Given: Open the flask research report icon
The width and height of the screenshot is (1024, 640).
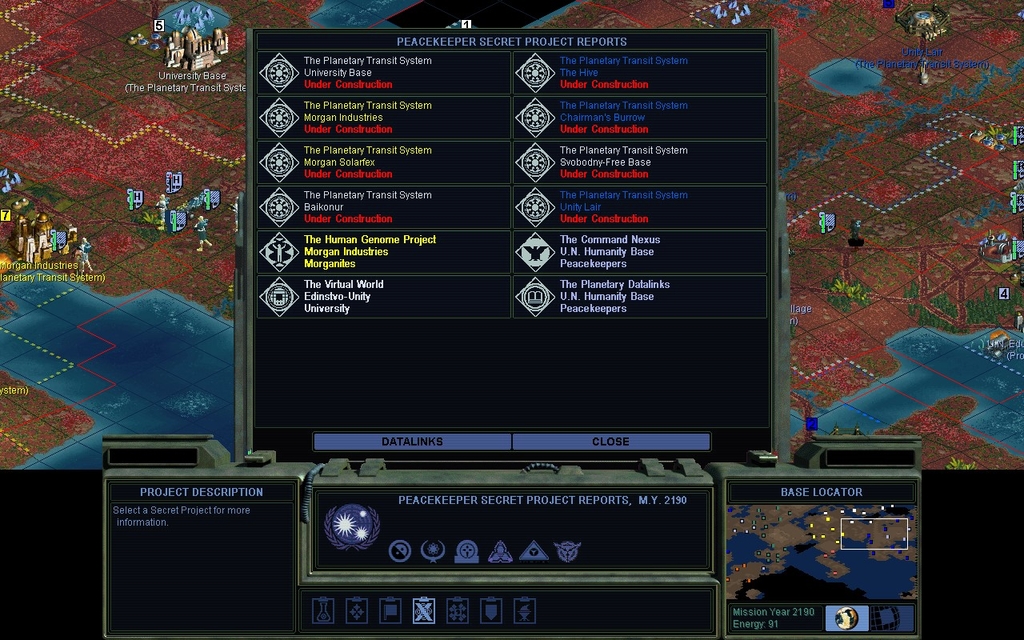Looking at the screenshot, I should (322, 610).
